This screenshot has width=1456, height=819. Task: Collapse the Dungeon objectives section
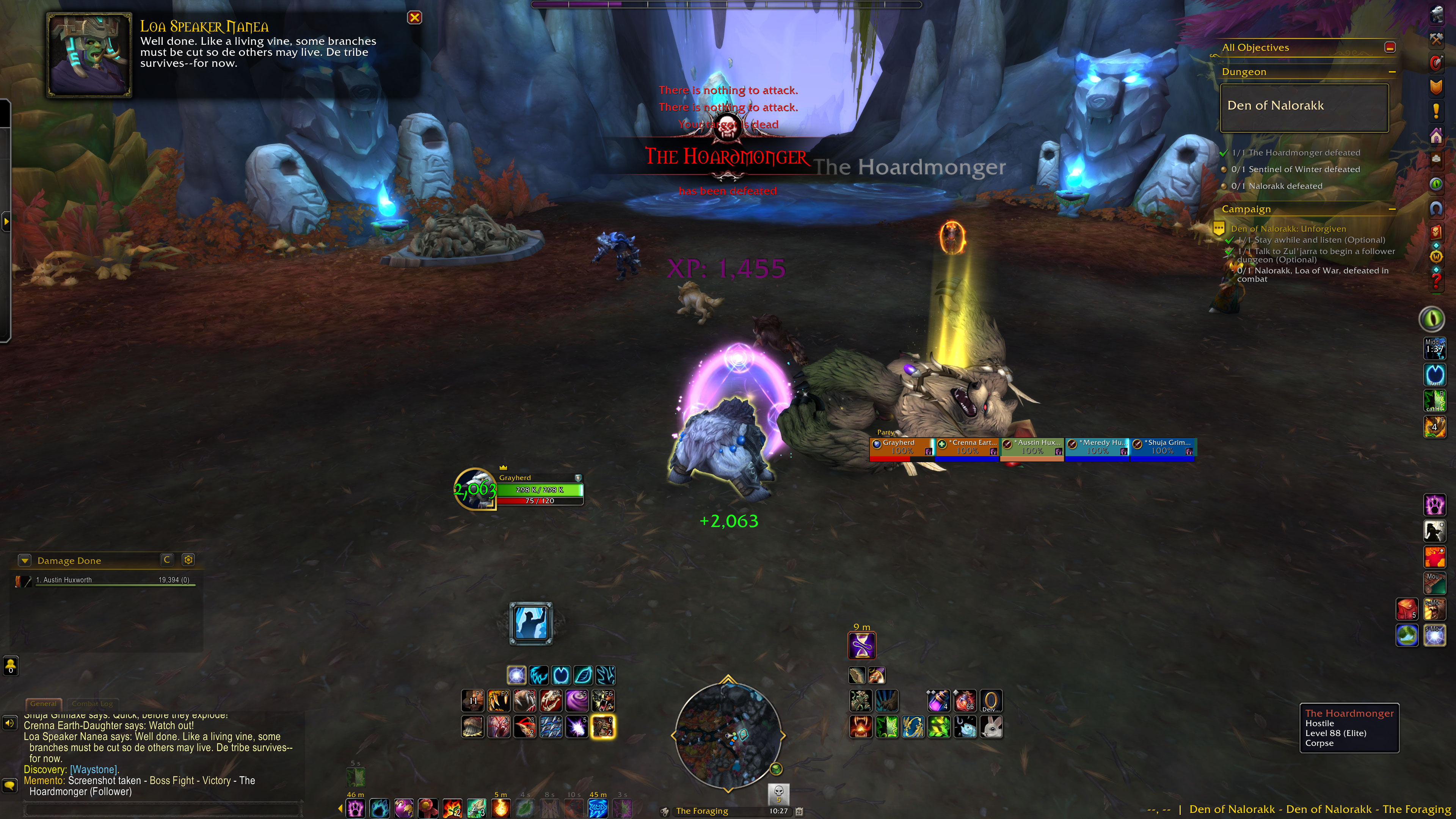(1392, 72)
